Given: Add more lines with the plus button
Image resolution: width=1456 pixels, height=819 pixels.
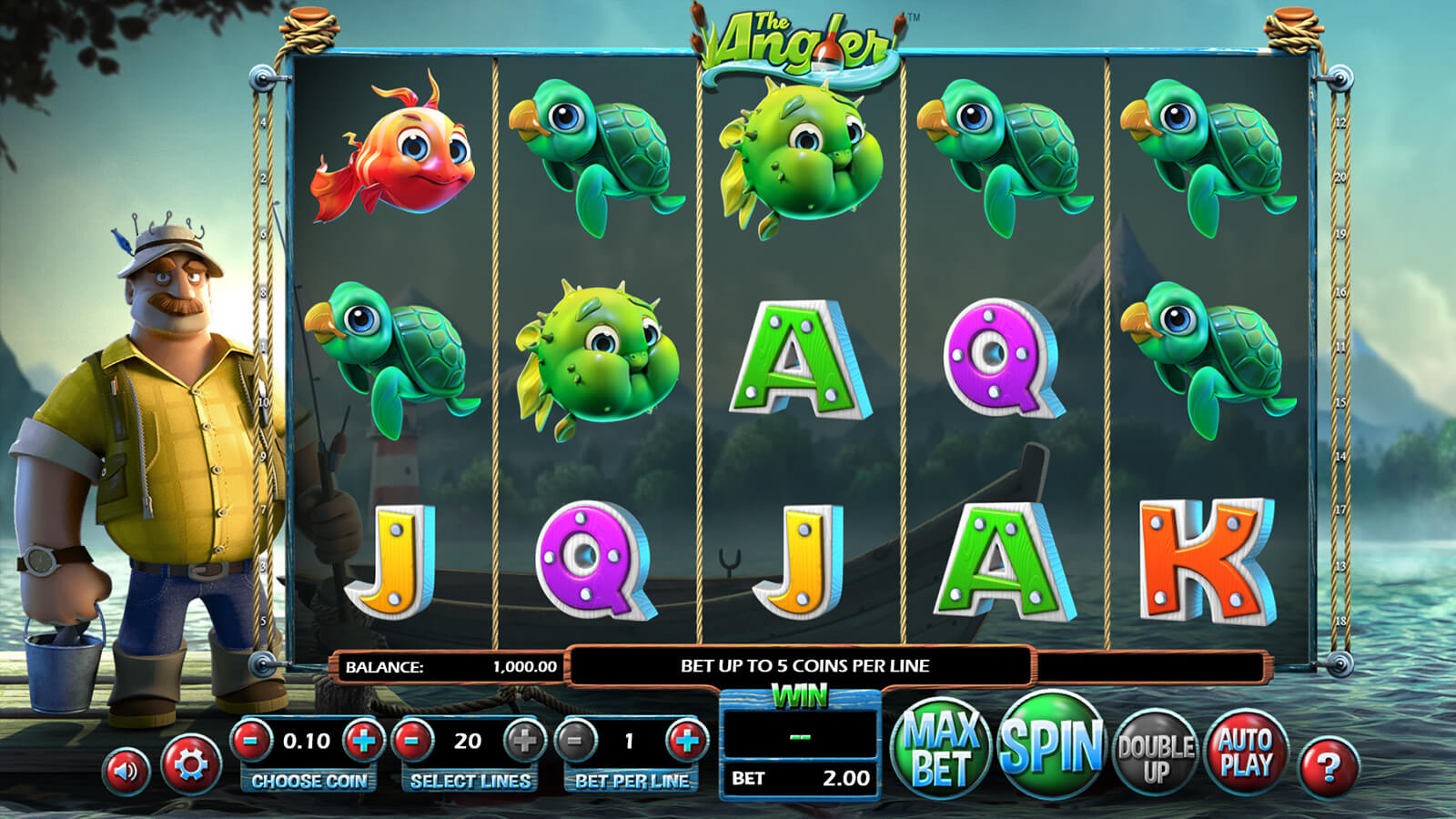Looking at the screenshot, I should [x=524, y=741].
